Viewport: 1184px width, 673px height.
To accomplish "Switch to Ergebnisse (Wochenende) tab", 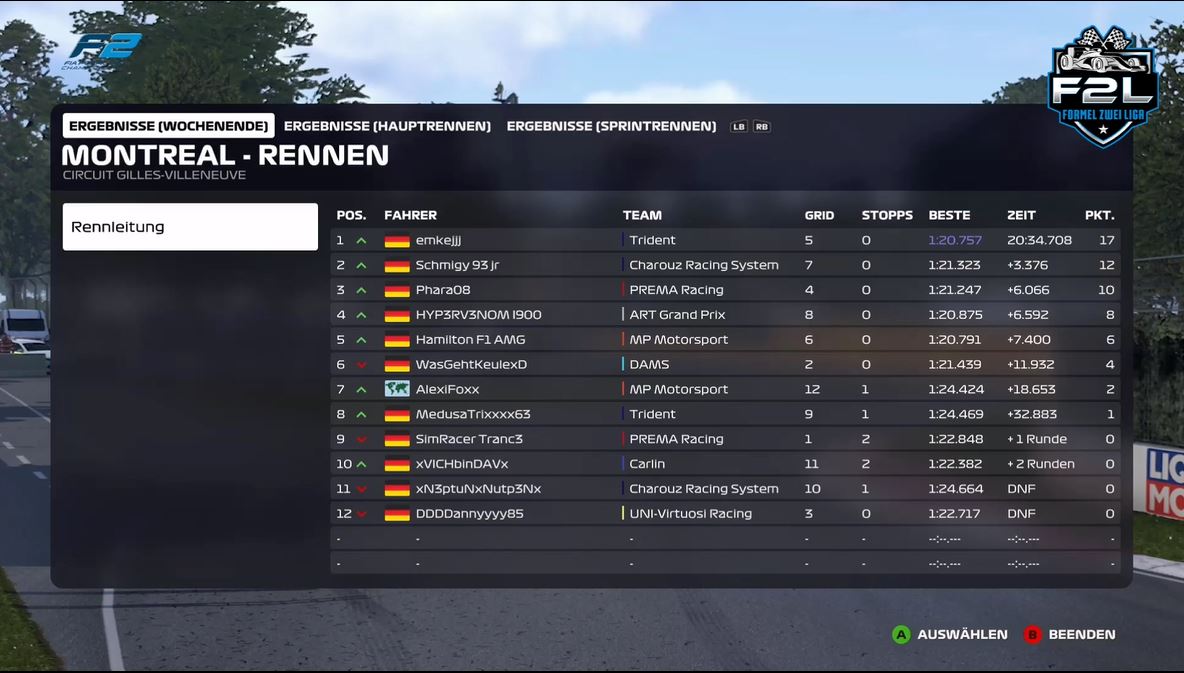I will pos(168,126).
